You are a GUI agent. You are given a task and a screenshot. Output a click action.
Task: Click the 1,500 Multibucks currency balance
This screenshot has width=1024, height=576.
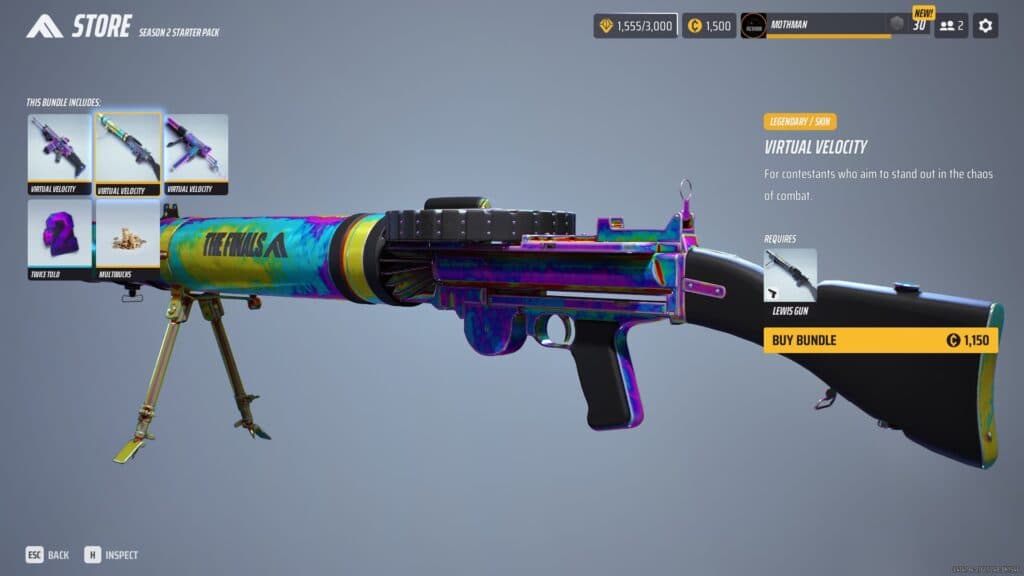pos(709,25)
